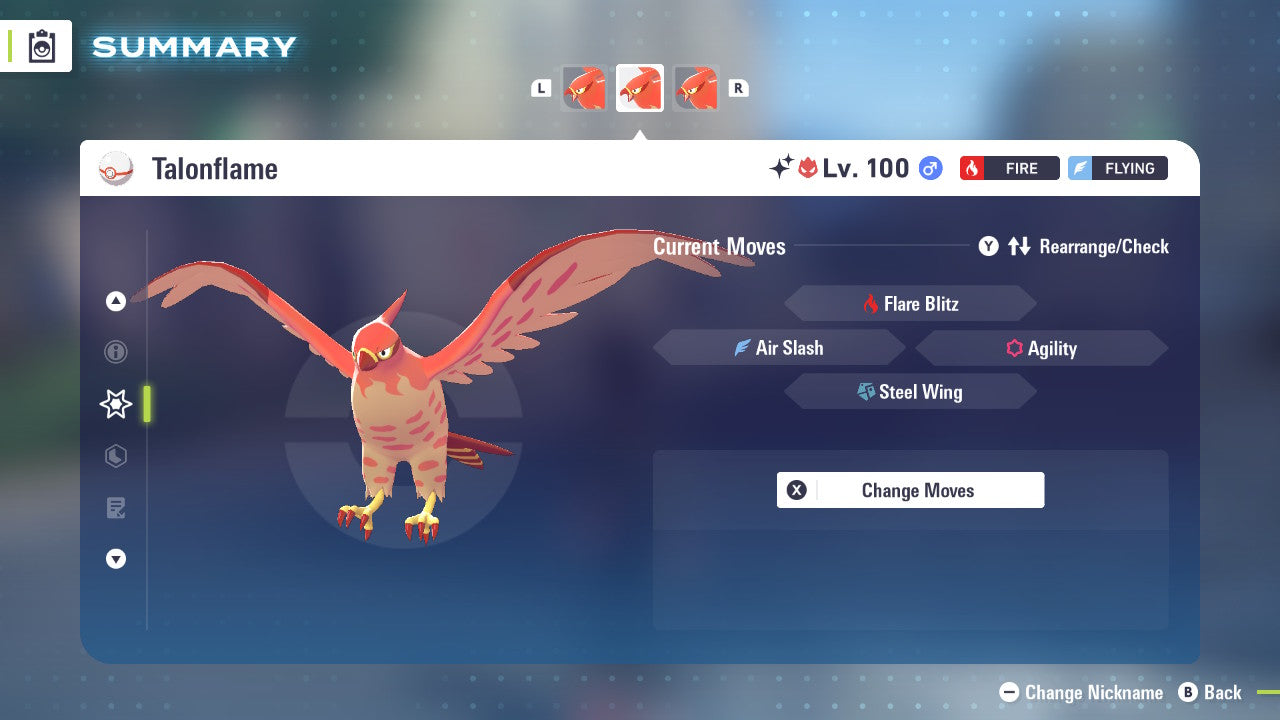Open the Trainer Memo notepad icon
This screenshot has width=1280, height=720.
[x=116, y=508]
